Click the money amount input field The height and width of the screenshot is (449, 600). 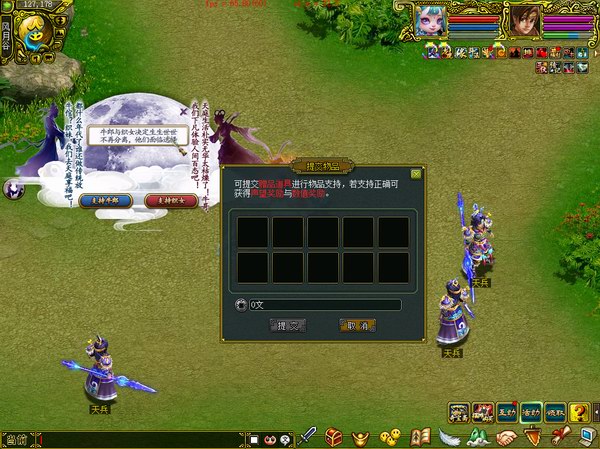(324, 304)
